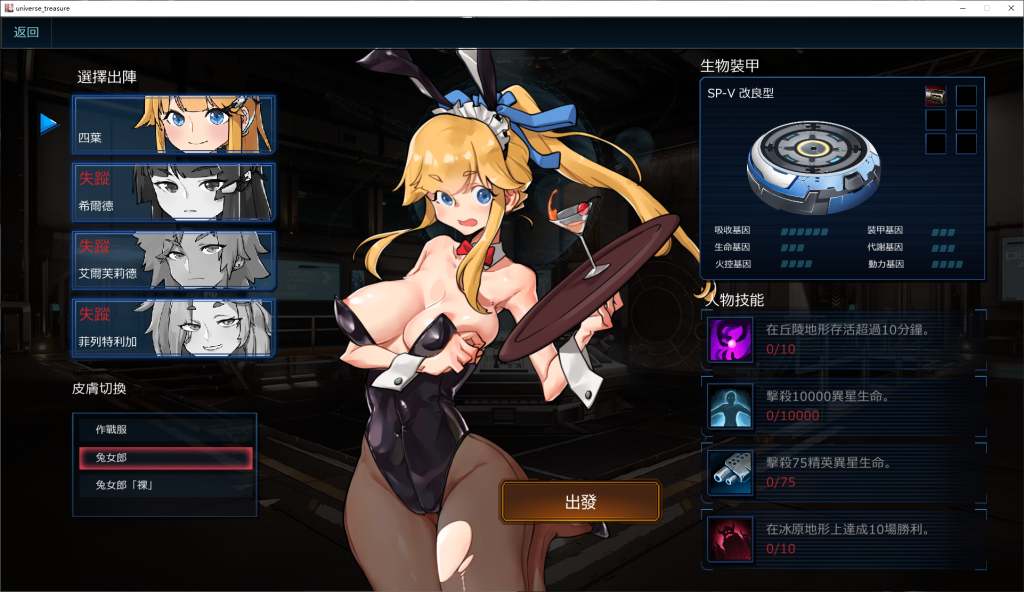The image size is (1024, 592).
Task: Choose the 兔女郎「裸」 skin
Action: pyautogui.click(x=165, y=486)
